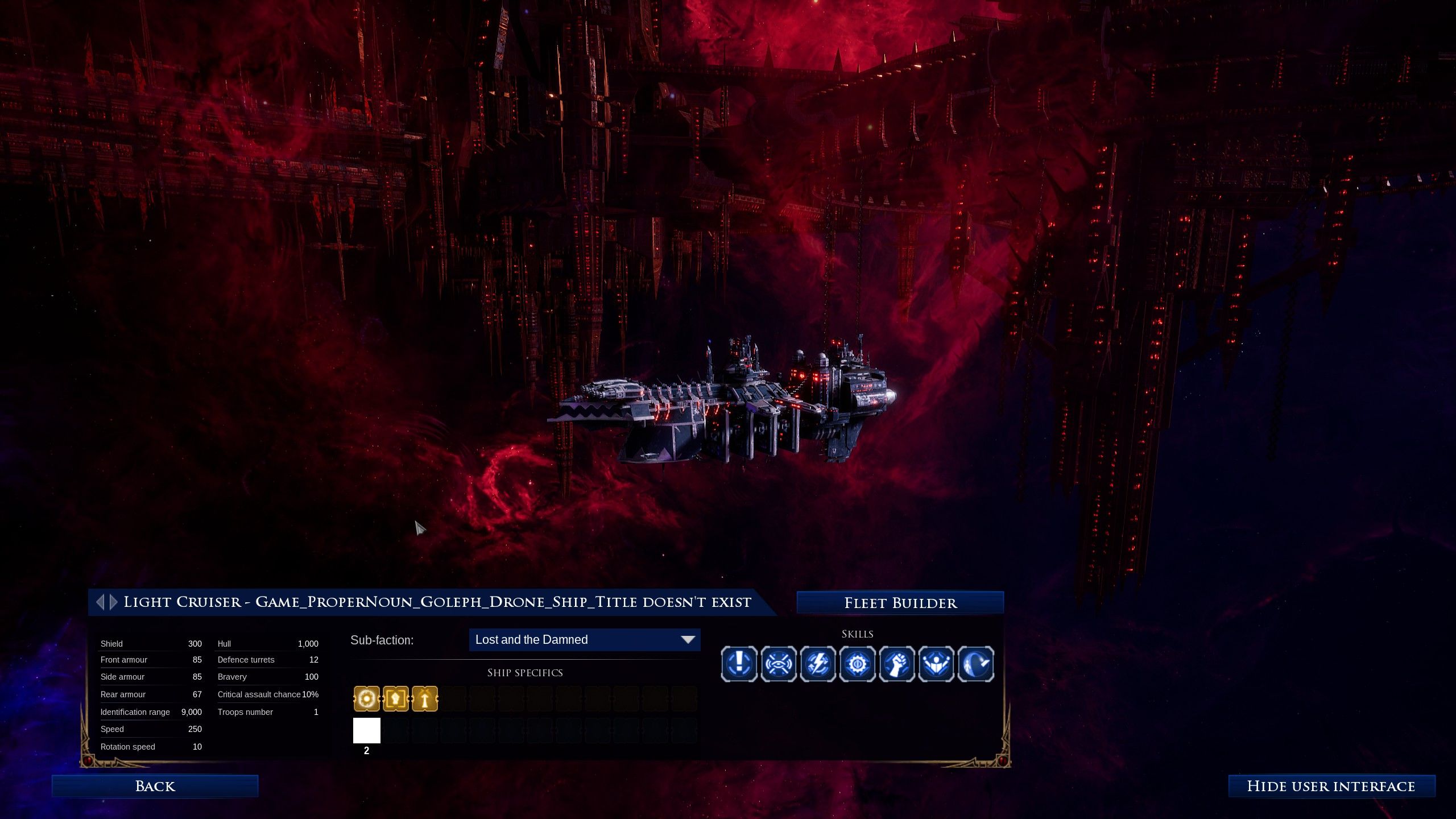Show the next ship with right arrow

click(114, 602)
